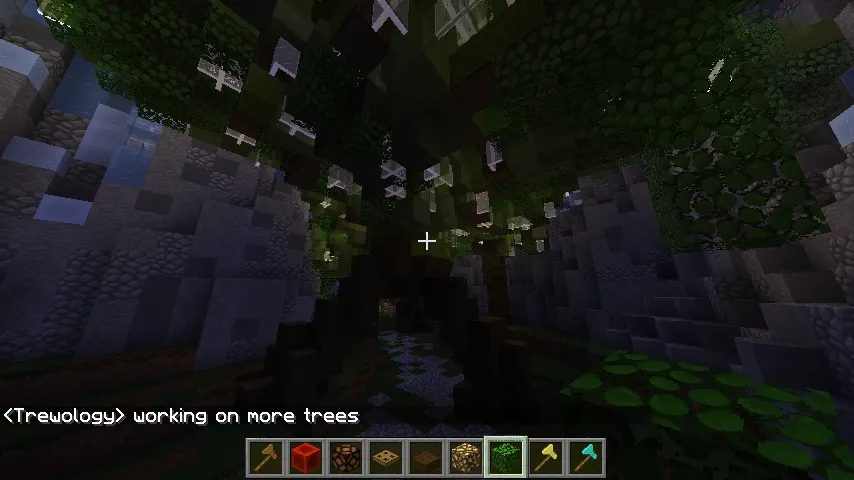Choose the red block in the hotbar
This screenshot has width=854, height=480.
(307, 457)
